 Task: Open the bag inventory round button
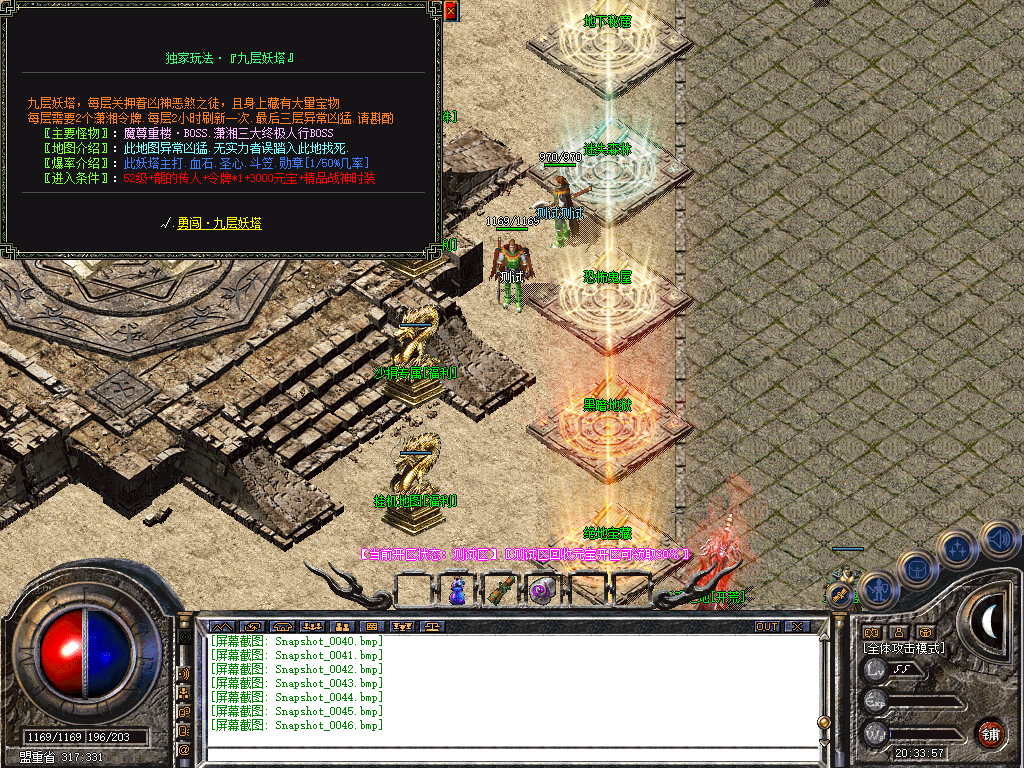click(x=917, y=570)
